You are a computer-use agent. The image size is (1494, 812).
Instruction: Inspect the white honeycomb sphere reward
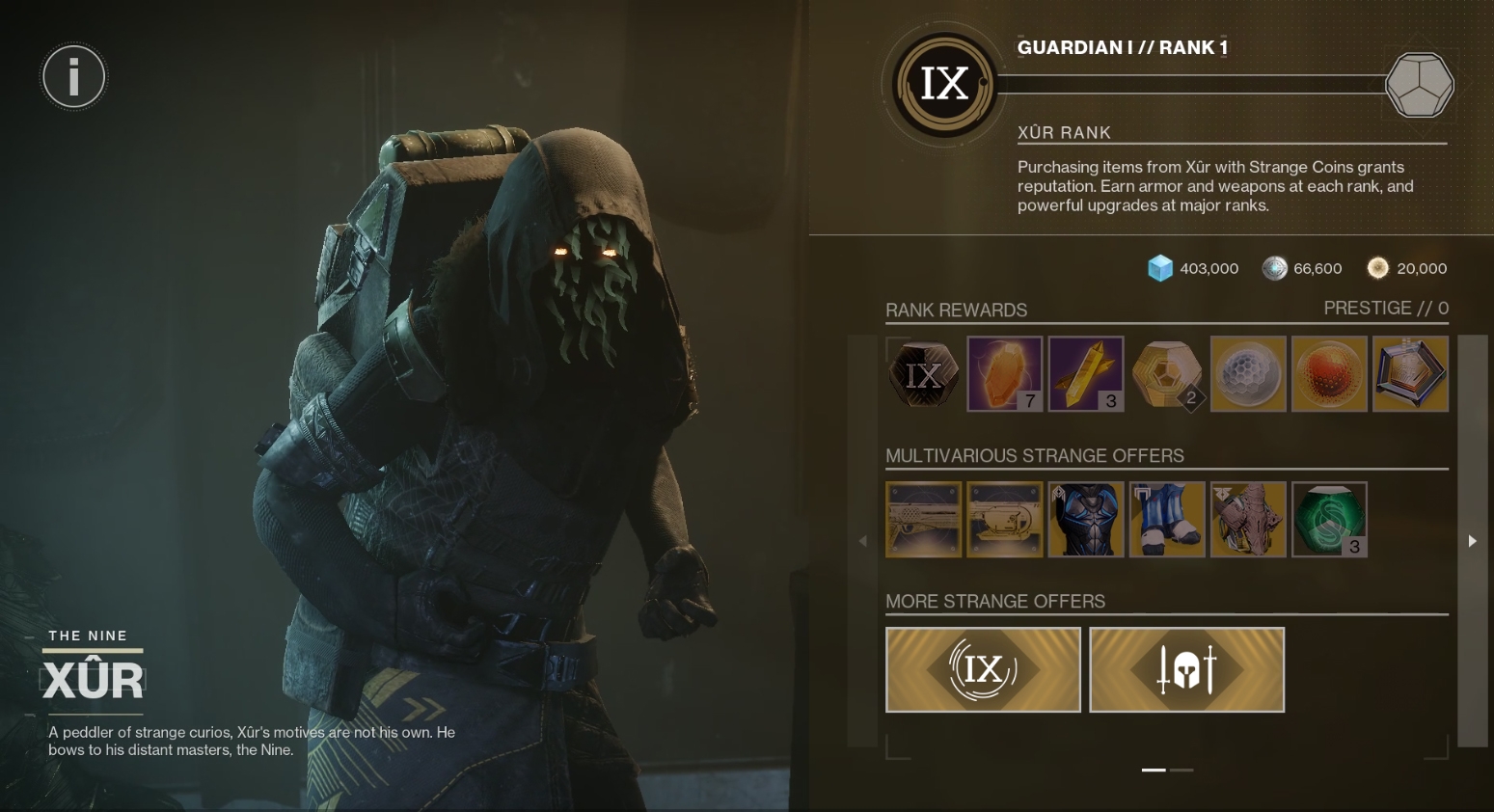[x=1248, y=374]
